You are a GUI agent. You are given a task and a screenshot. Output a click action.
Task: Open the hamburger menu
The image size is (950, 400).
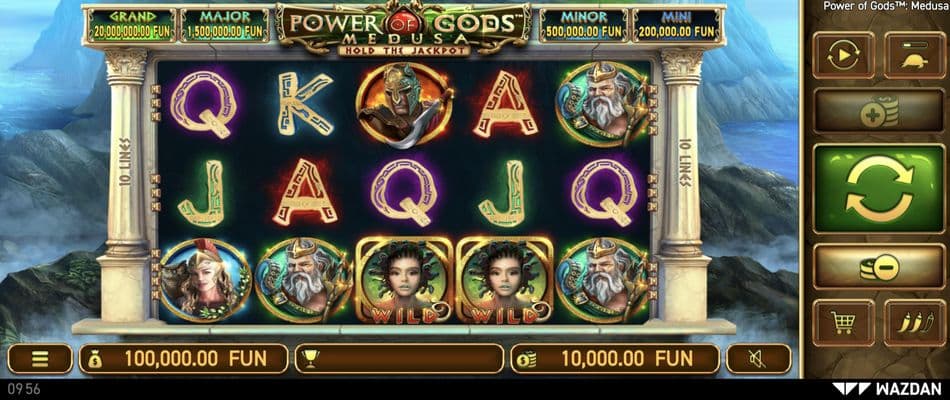click(40, 358)
